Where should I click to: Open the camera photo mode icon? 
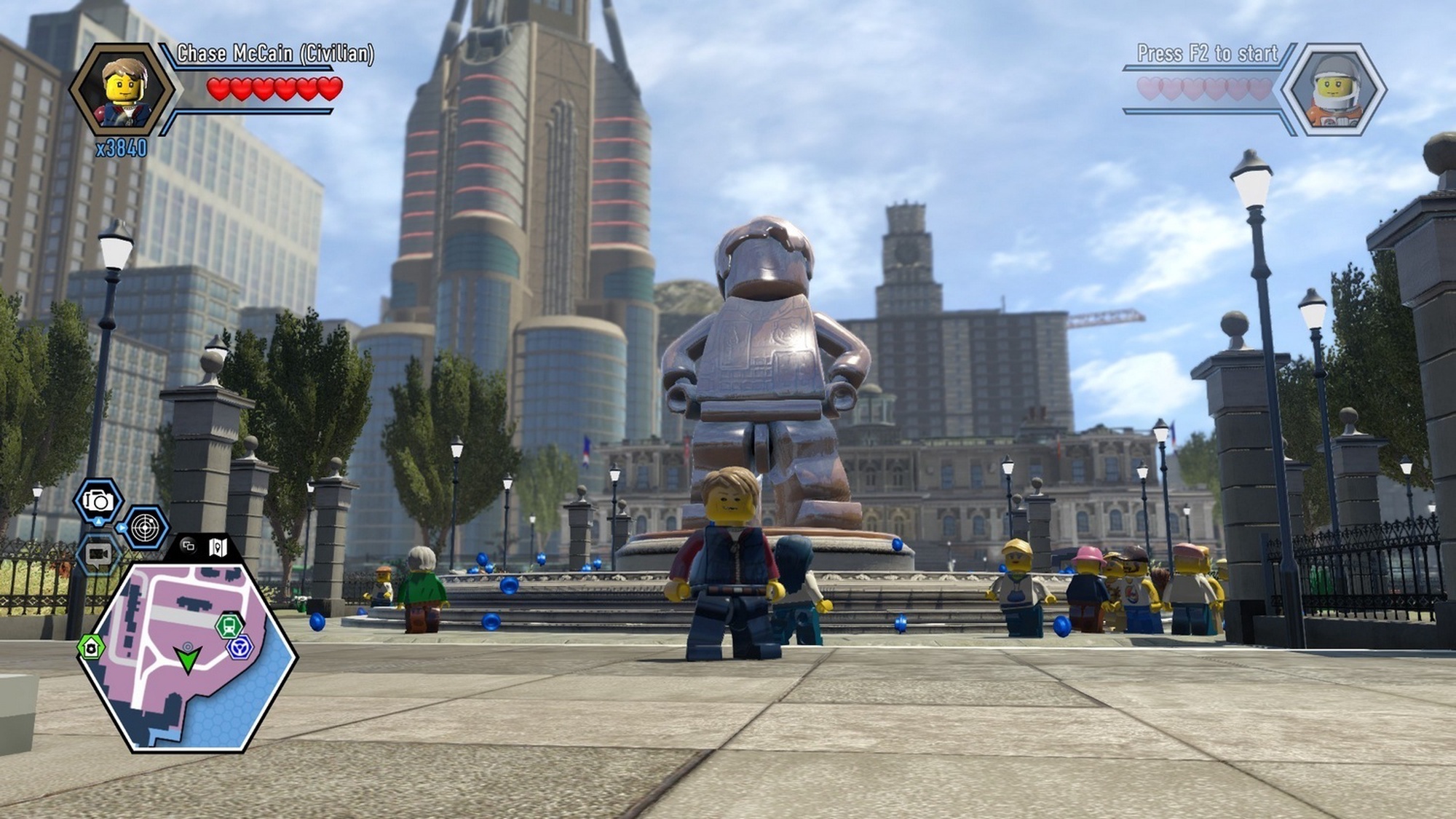[x=98, y=501]
